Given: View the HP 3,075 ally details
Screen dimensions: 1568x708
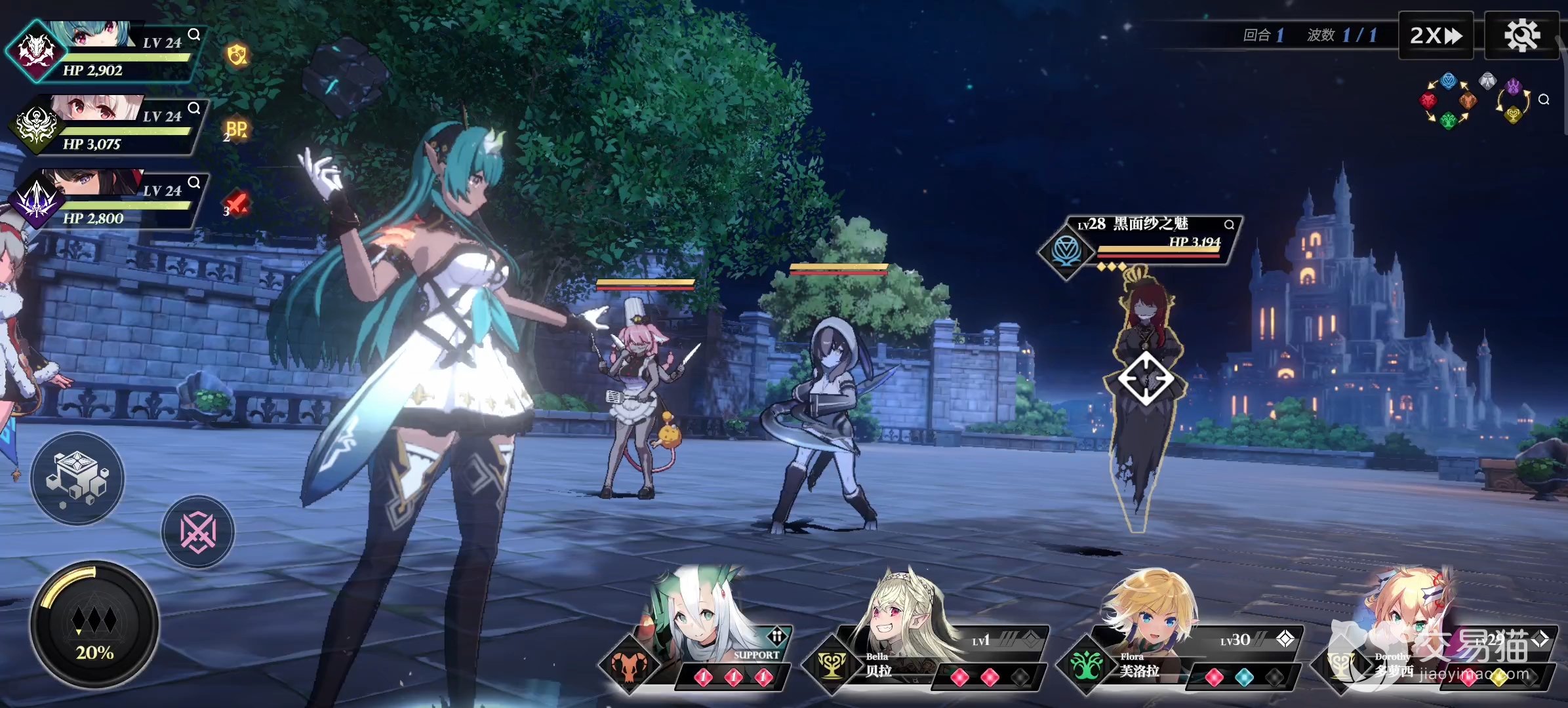Looking at the screenshot, I should coord(194,108).
